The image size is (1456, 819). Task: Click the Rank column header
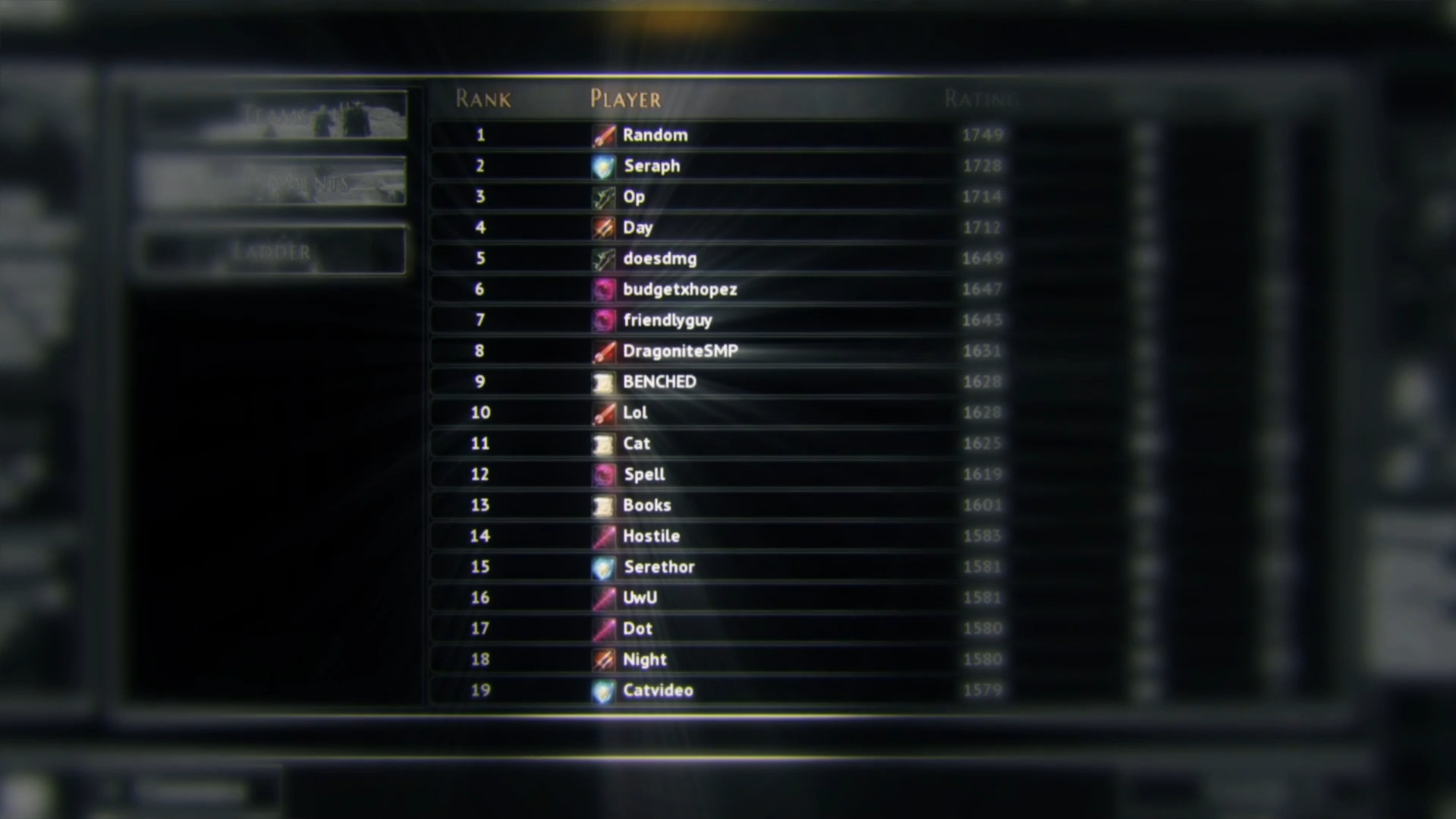pyautogui.click(x=483, y=99)
